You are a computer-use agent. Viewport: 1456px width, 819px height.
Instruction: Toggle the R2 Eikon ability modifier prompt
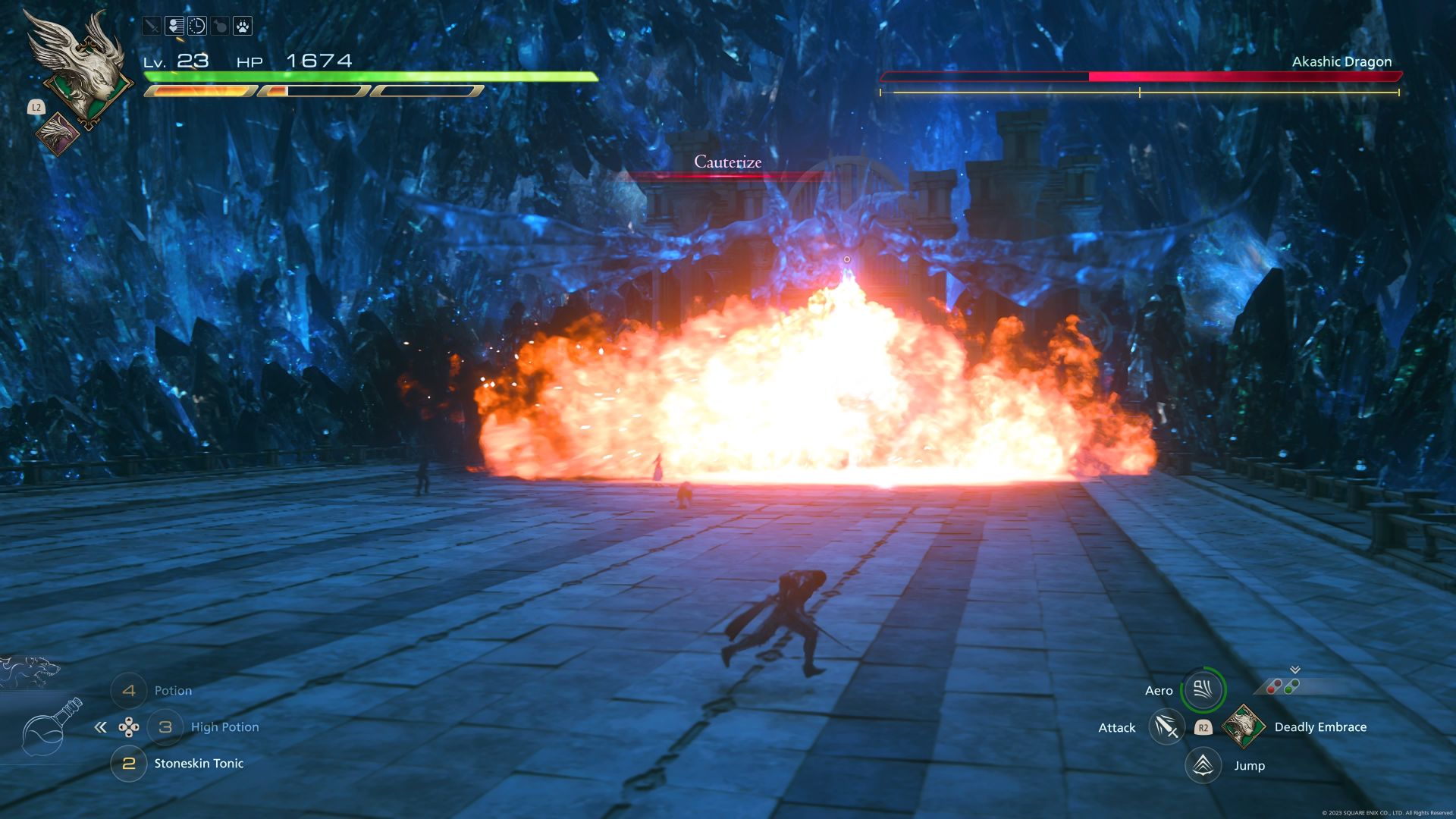click(x=1203, y=728)
